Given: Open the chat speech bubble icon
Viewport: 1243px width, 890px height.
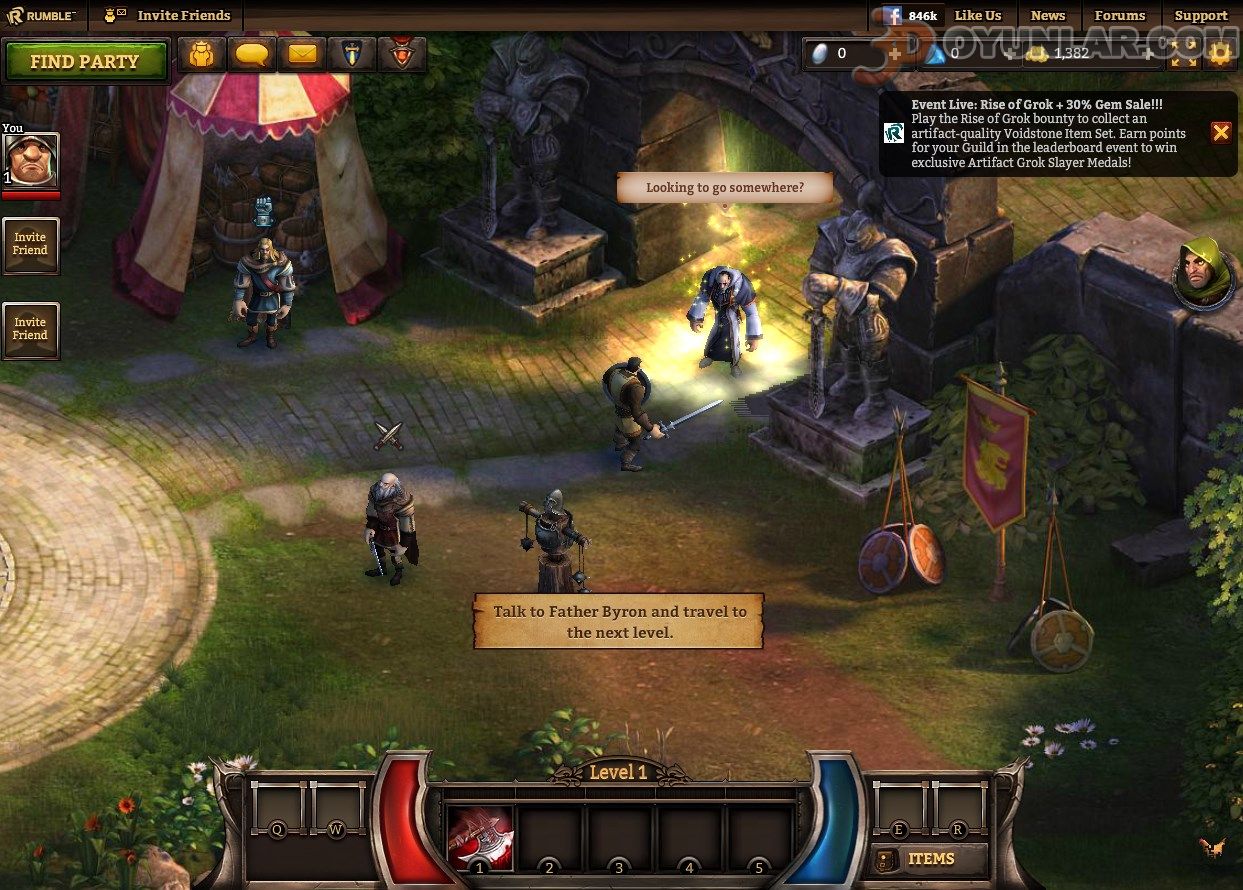Looking at the screenshot, I should [x=252, y=54].
